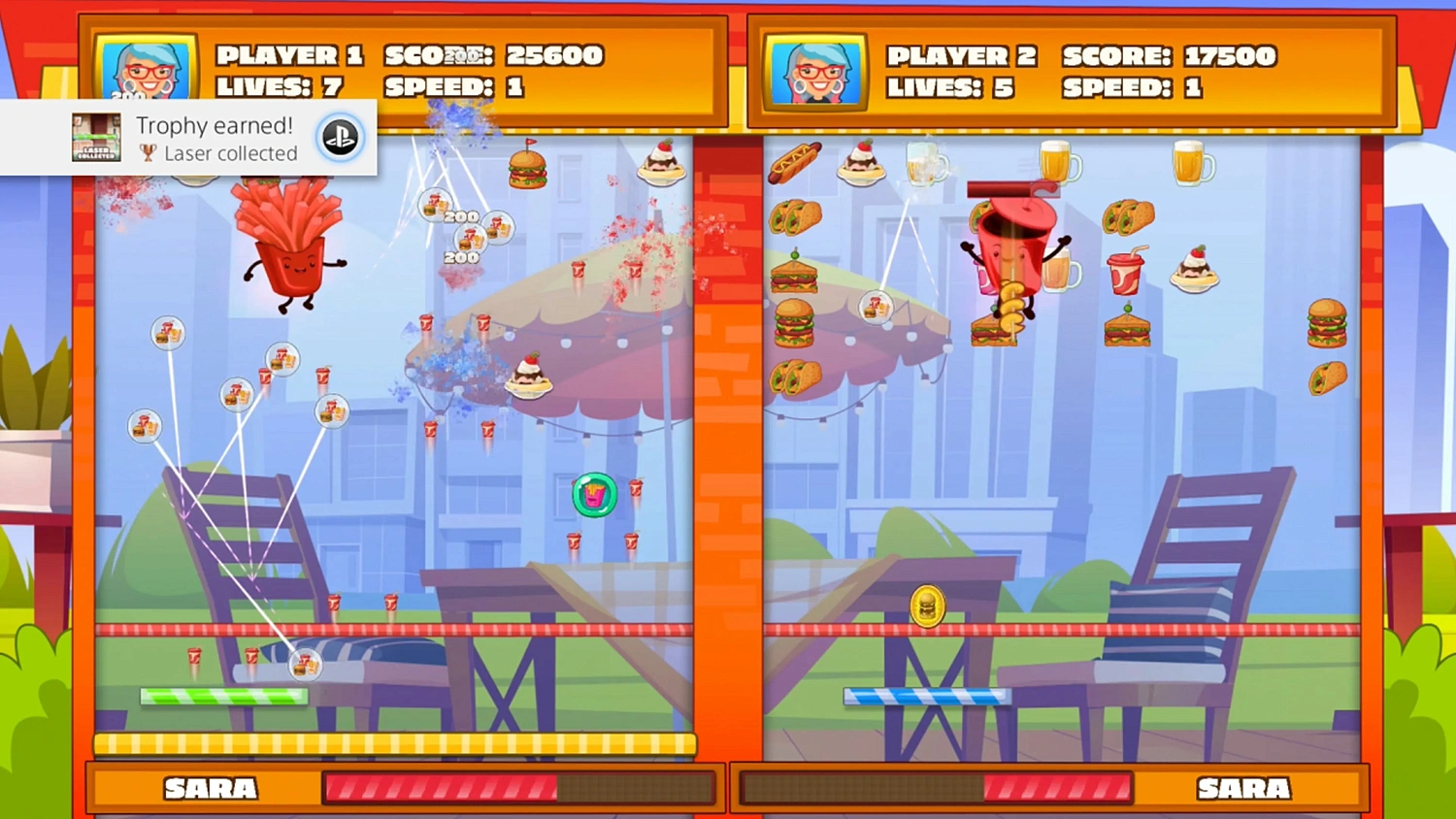Viewport: 1456px width, 819px height.
Task: Dismiss the Laser collected trophy popup
Action: 187,137
